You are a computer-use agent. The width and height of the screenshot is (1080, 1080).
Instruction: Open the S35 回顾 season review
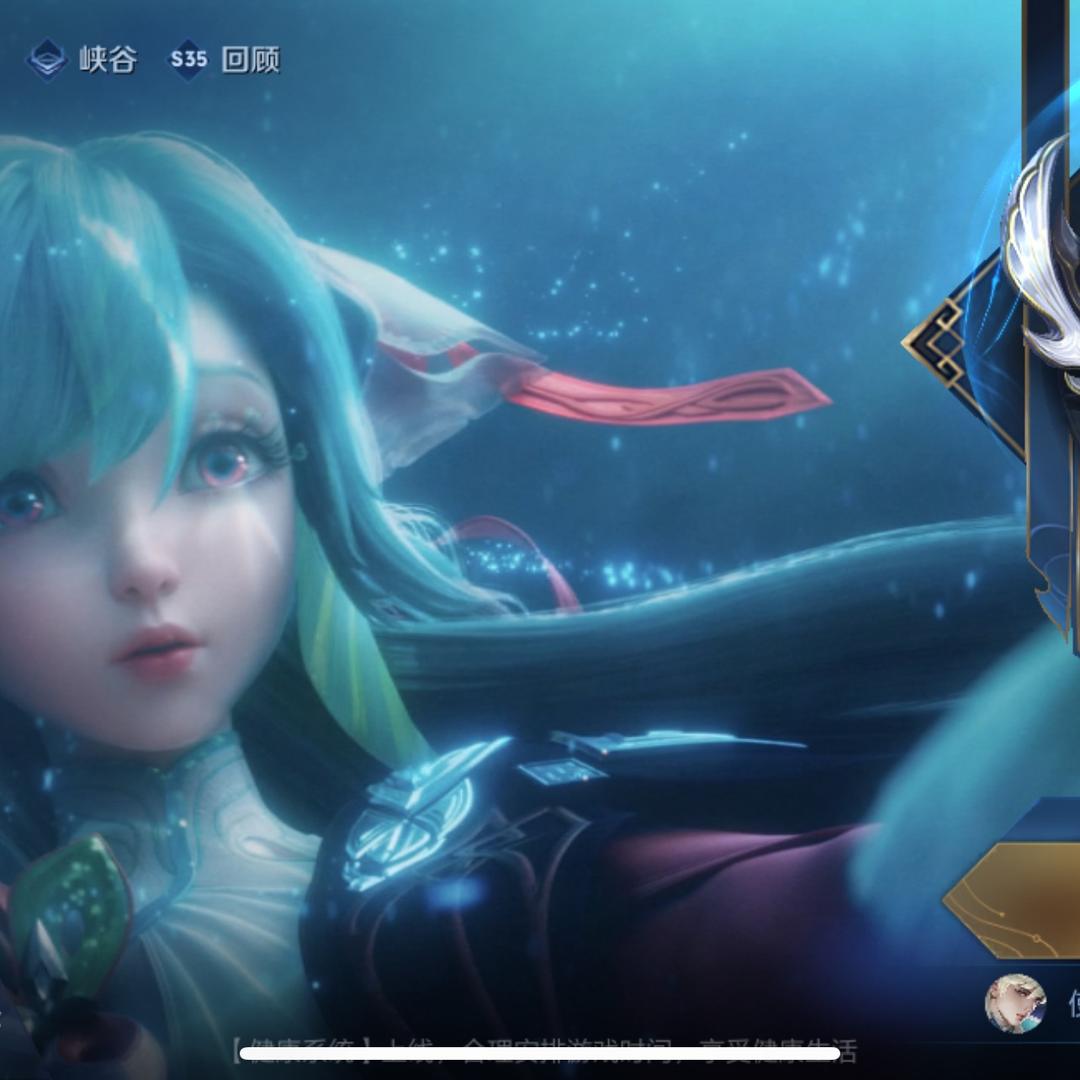pos(224,60)
